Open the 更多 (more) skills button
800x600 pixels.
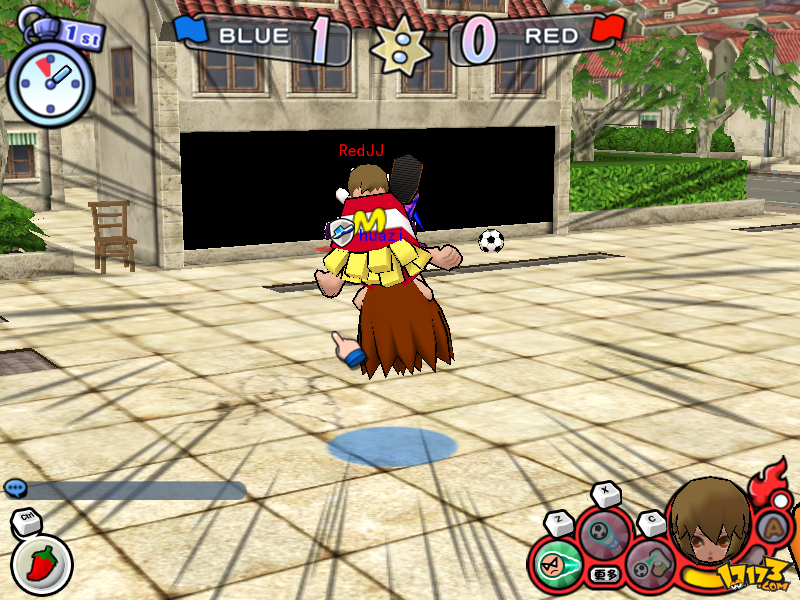(x=602, y=573)
